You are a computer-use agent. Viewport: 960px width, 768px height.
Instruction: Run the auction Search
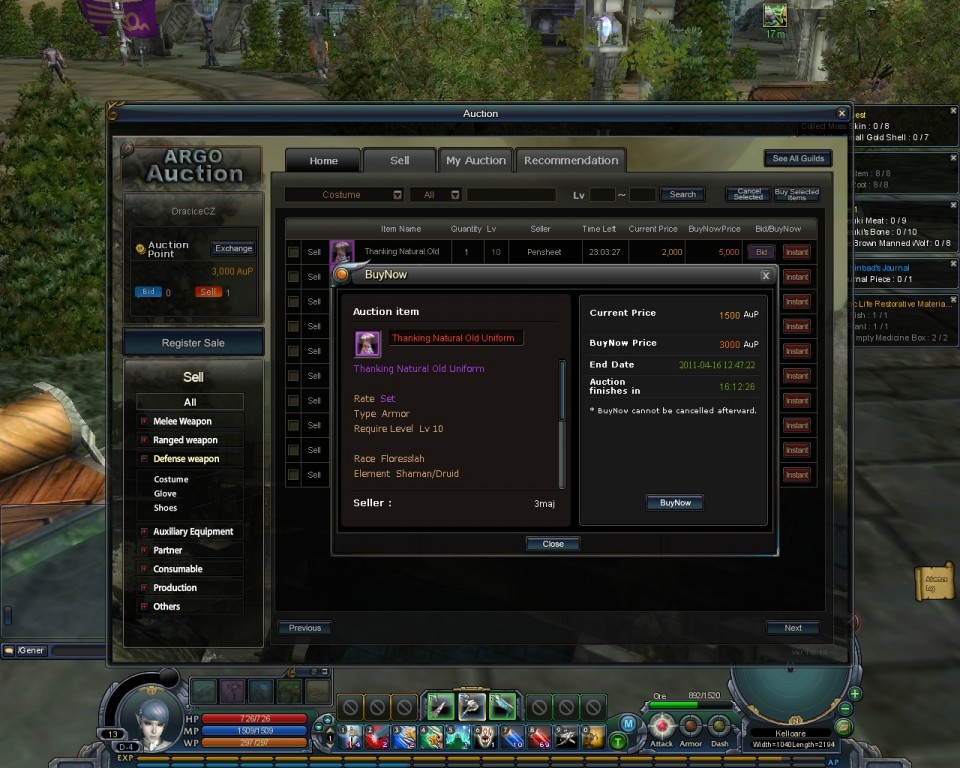coord(683,195)
